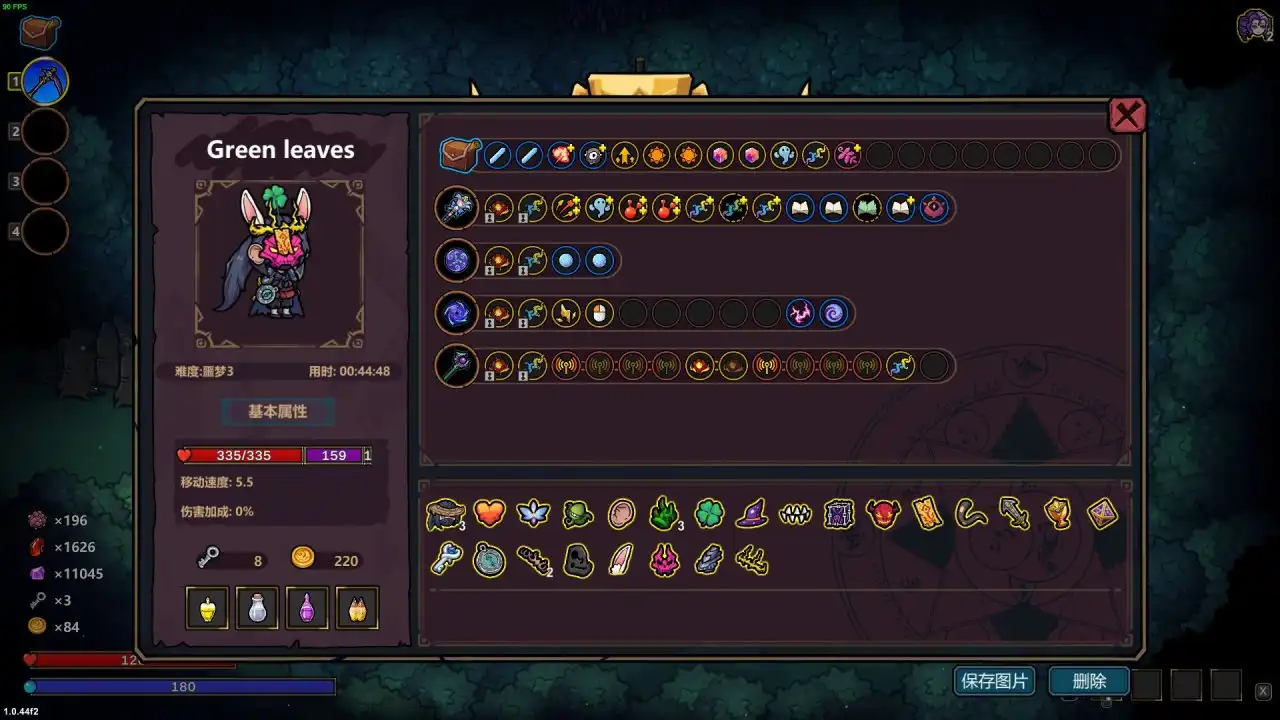Select the skull item icon
1280x720 pixels.
pos(576,560)
